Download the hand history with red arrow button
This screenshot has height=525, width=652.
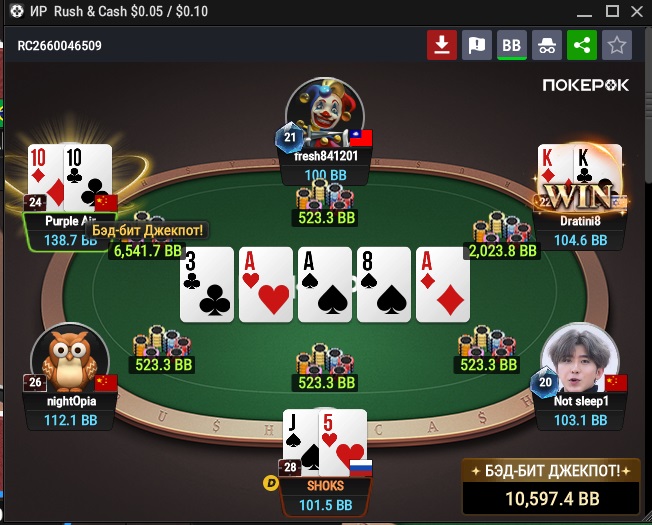(x=441, y=45)
